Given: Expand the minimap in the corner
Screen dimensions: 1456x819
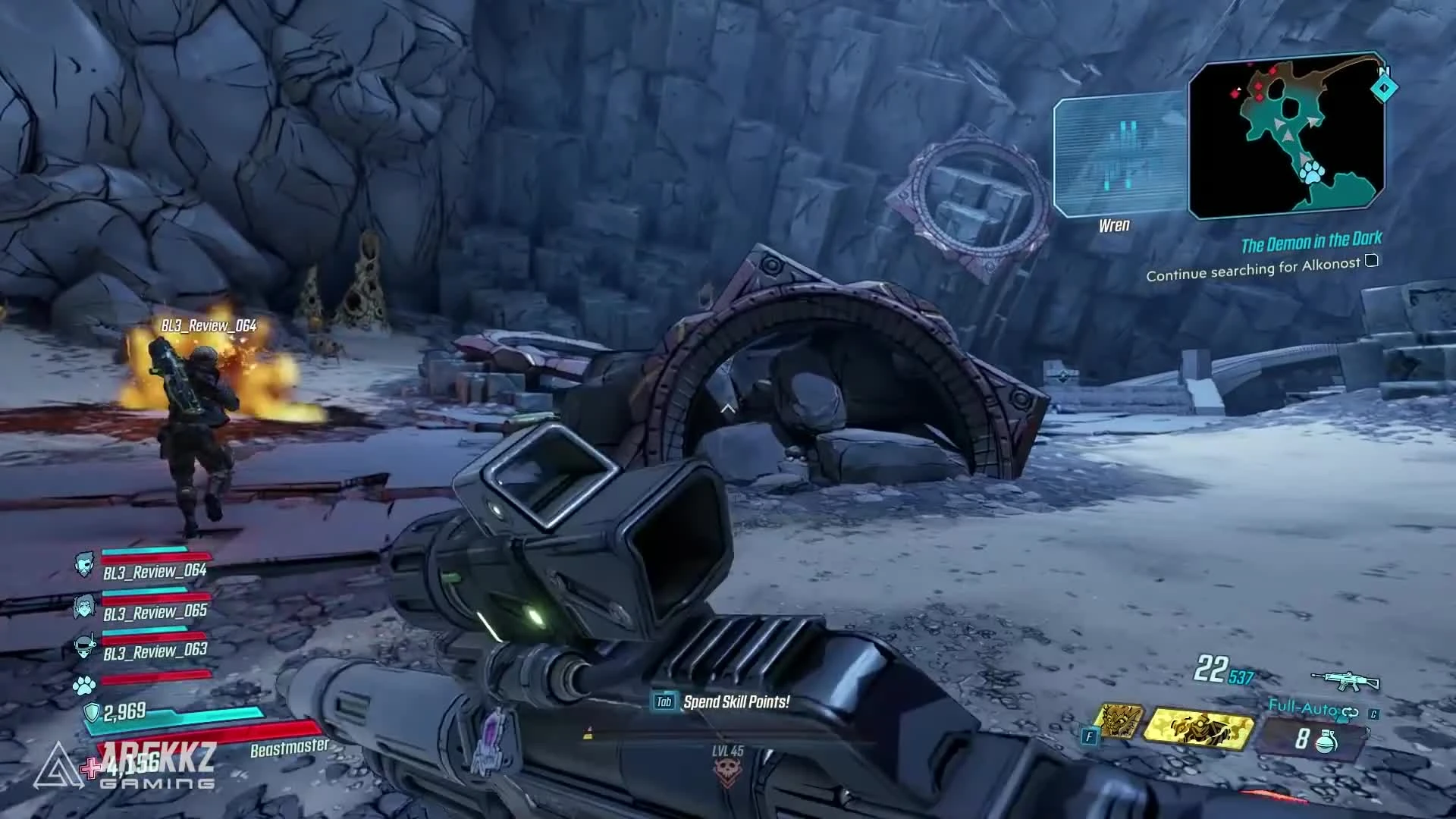Looking at the screenshot, I should click(1286, 136).
